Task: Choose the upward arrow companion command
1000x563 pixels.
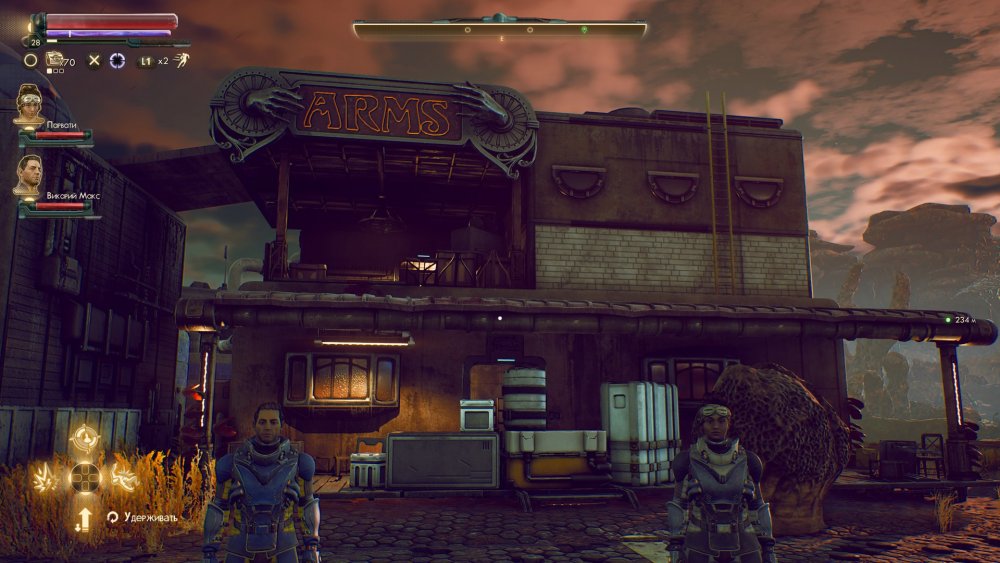Action: pos(85,517)
